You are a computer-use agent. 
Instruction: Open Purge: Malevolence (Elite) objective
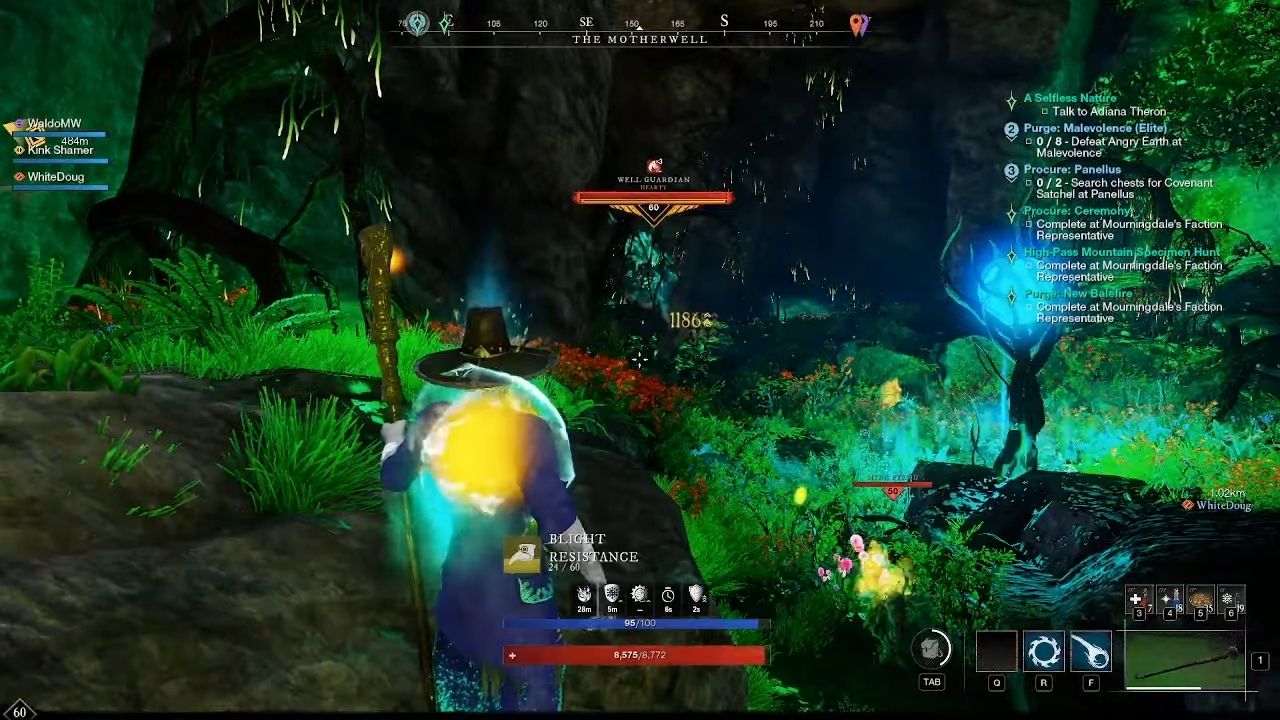[x=1095, y=128]
